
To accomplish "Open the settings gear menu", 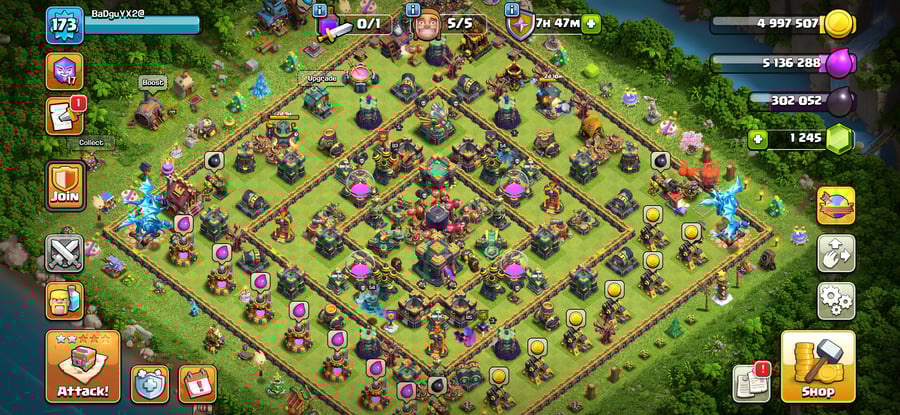I will (836, 299).
